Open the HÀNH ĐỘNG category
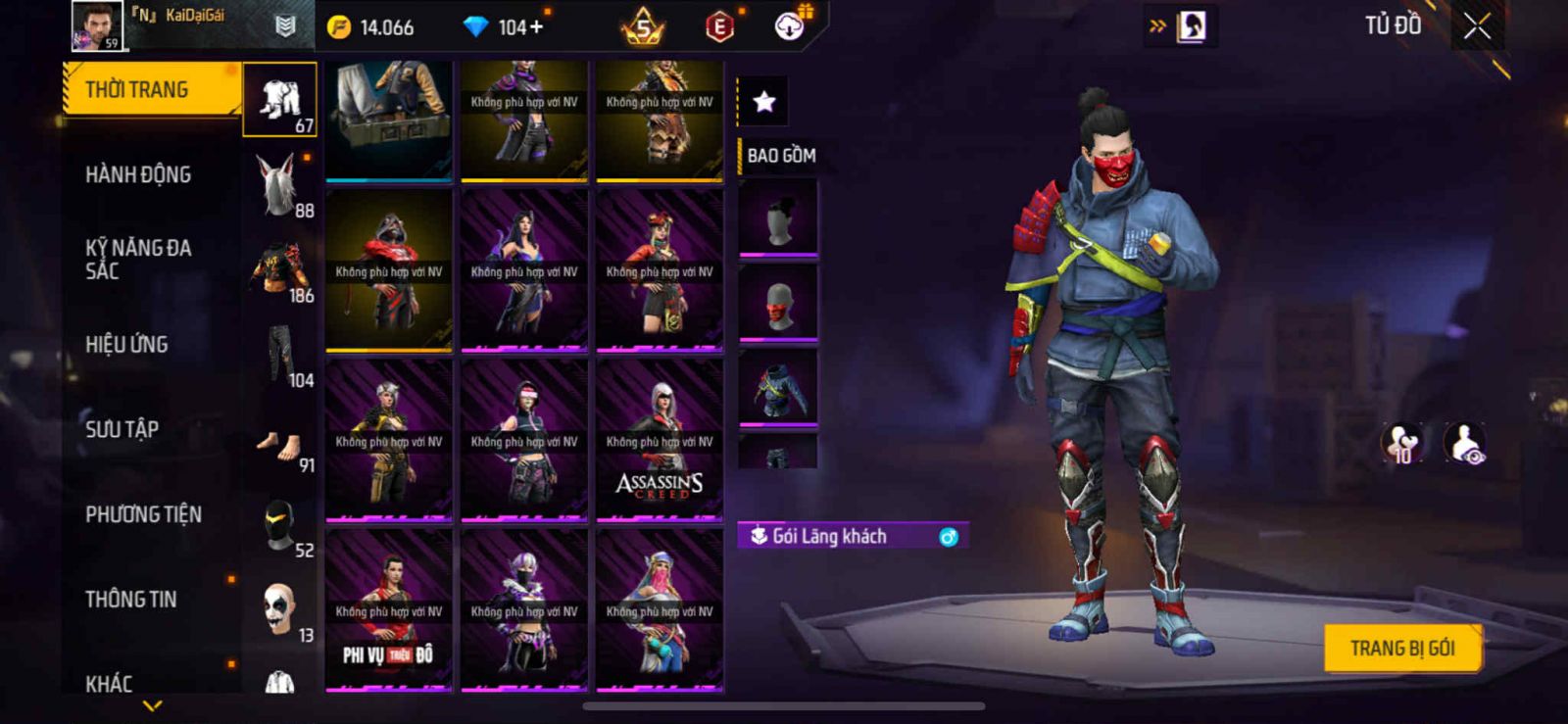This screenshot has height=724, width=1568. (x=138, y=175)
